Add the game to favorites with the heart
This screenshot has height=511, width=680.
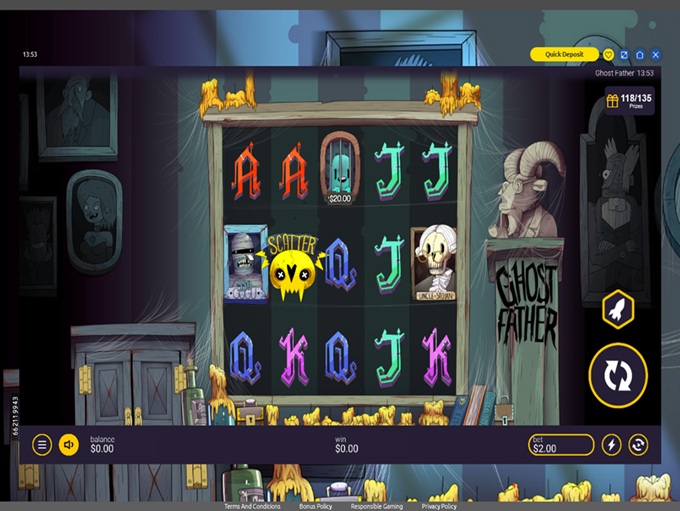608,54
